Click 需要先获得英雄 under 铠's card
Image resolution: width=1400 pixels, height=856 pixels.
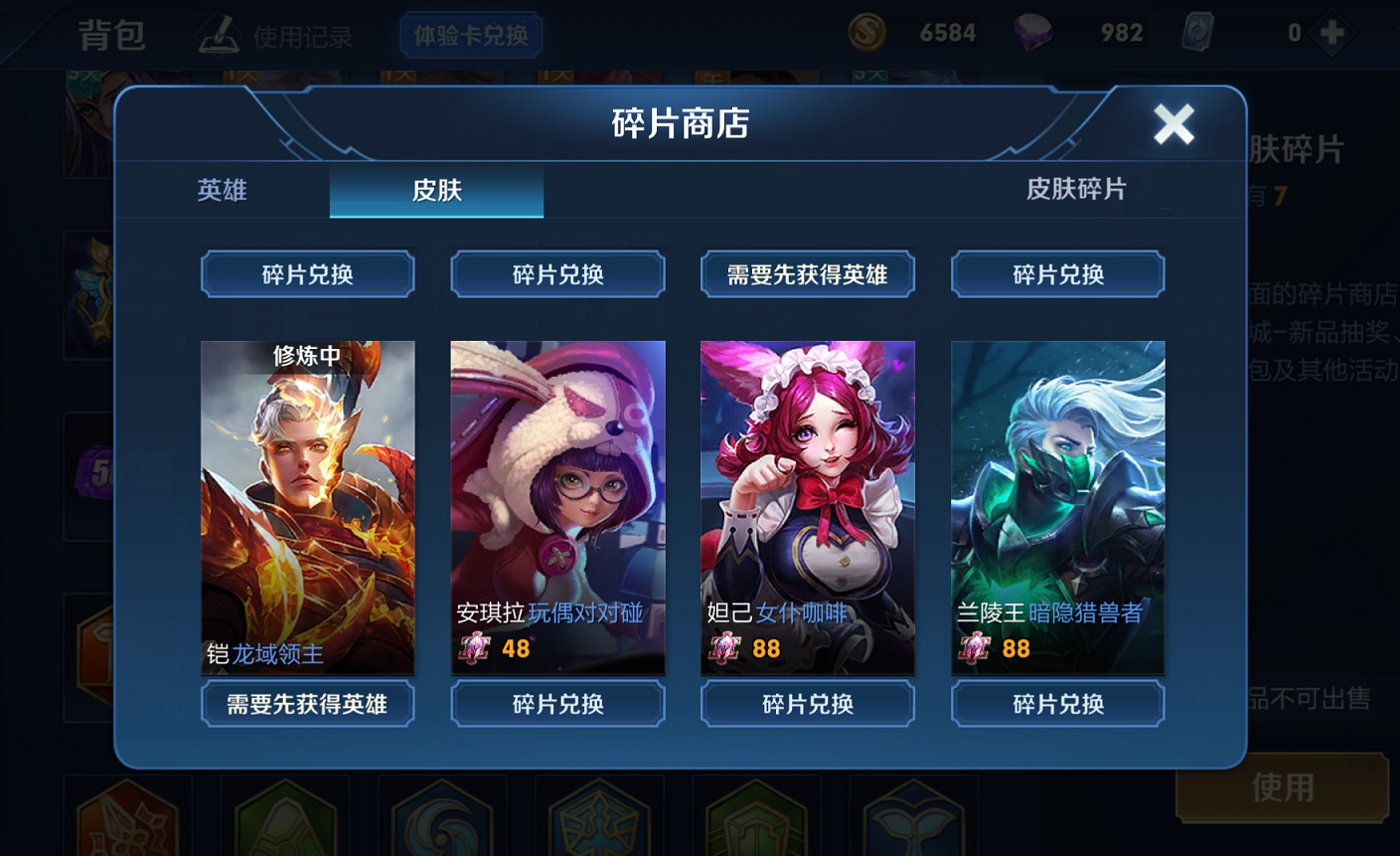[306, 704]
